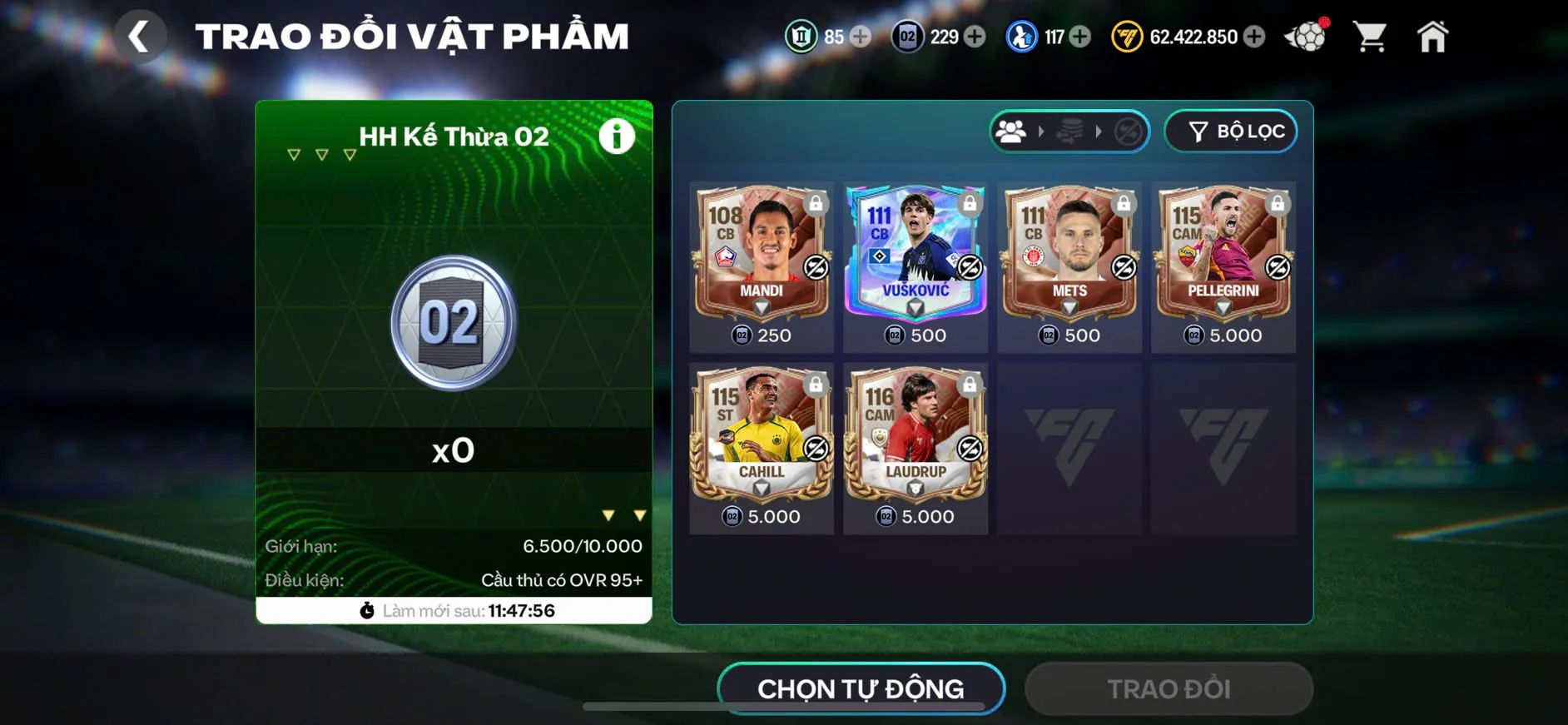
Task: Open the shopping cart store
Action: (1369, 37)
